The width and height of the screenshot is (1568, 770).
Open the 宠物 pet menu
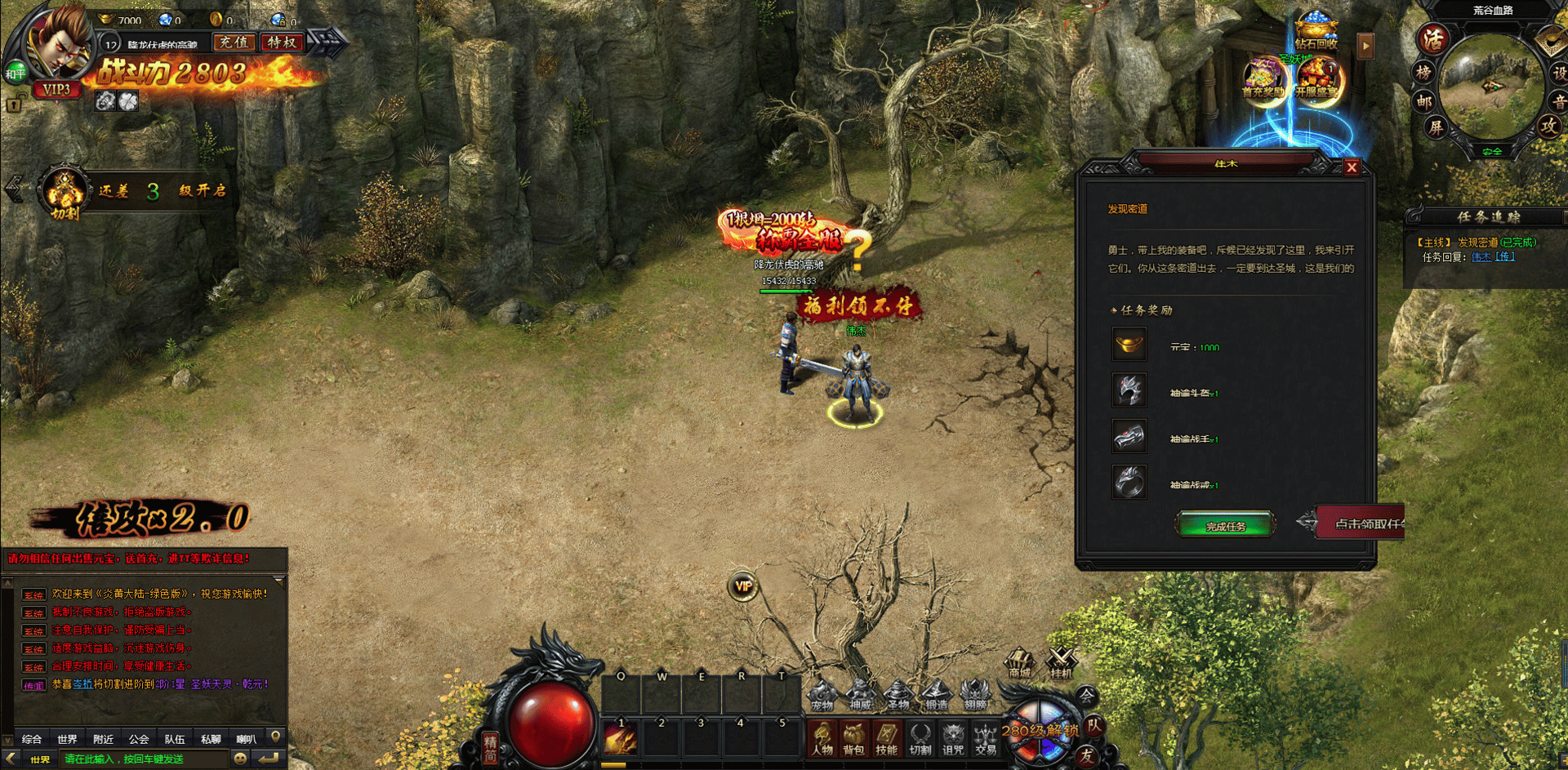click(x=822, y=696)
